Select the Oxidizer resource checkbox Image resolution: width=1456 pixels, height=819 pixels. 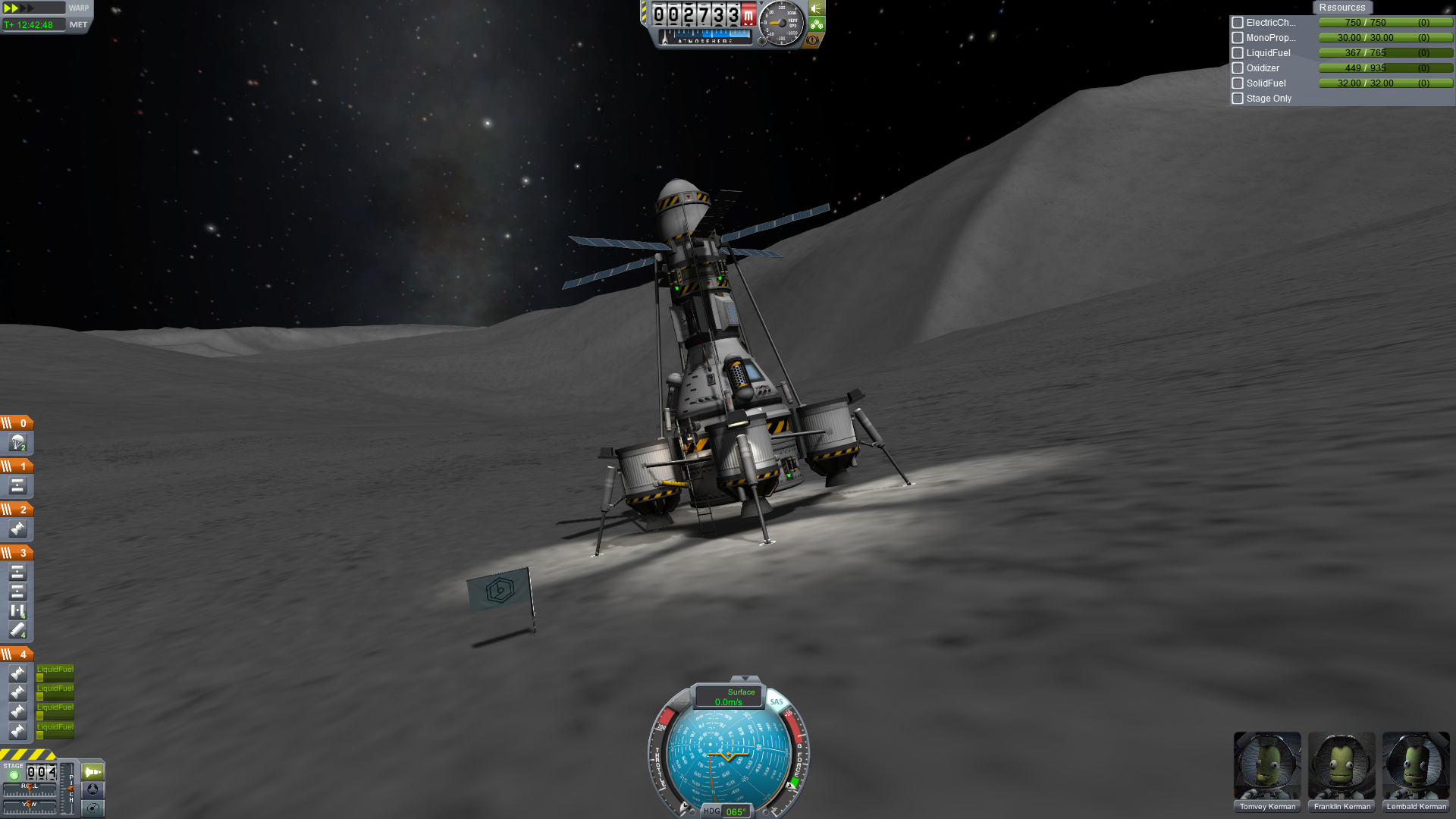pyautogui.click(x=1238, y=68)
